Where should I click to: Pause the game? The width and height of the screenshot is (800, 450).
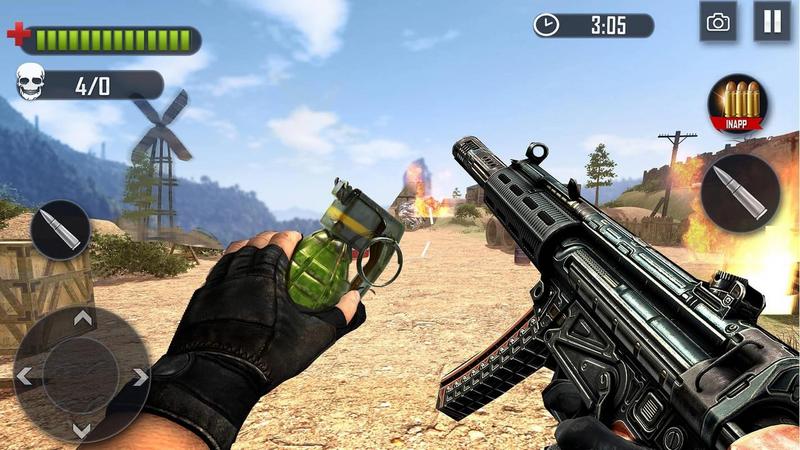771,22
